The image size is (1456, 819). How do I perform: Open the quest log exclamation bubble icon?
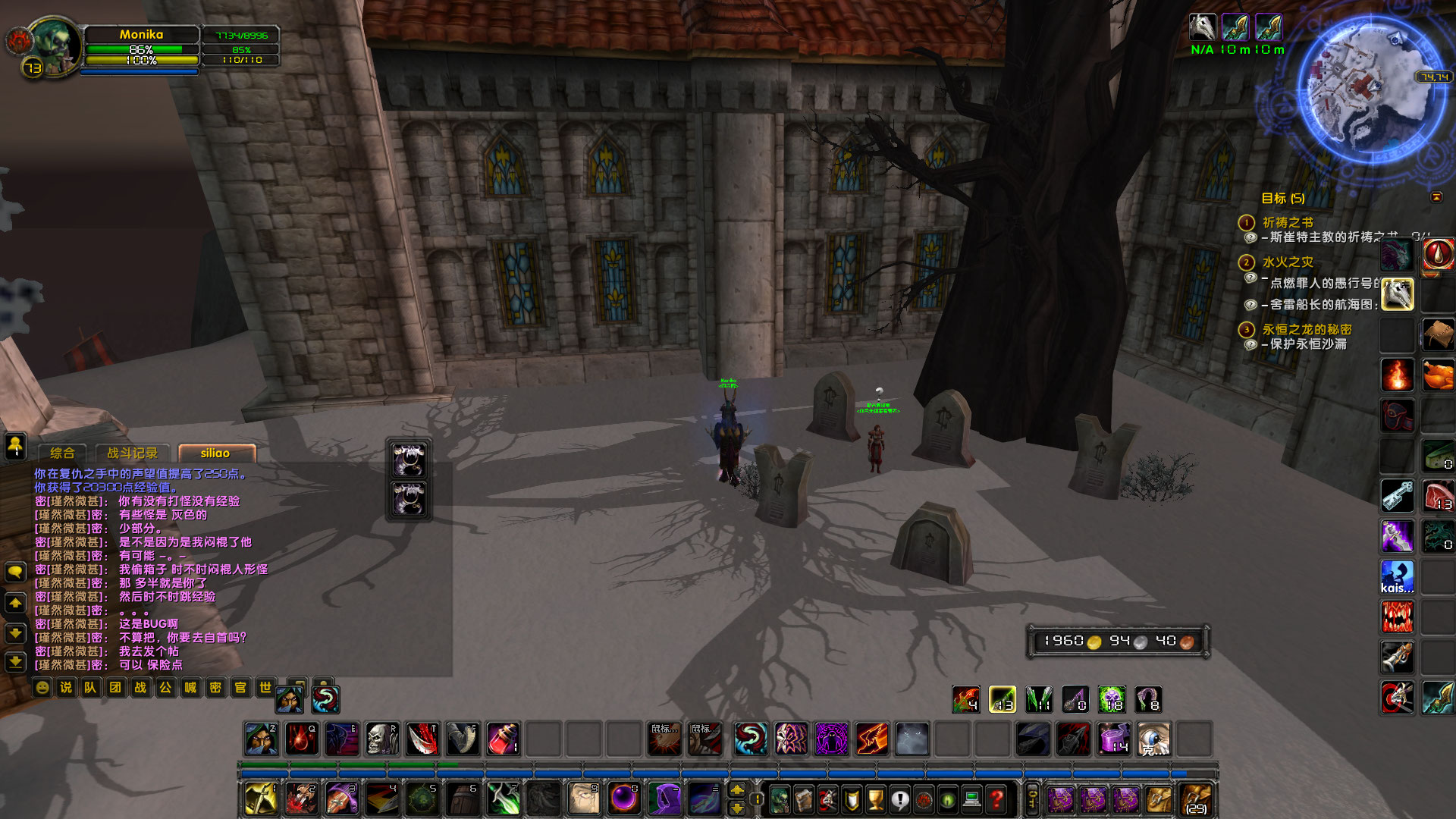[x=901, y=801]
